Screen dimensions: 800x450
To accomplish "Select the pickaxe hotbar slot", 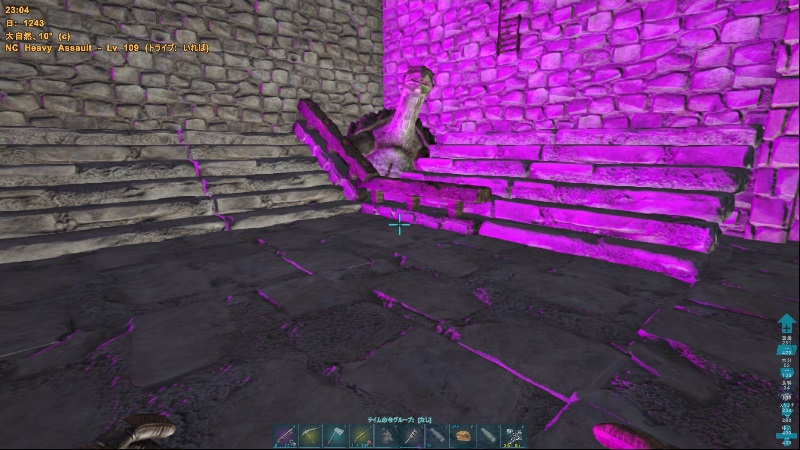I will [x=311, y=436].
